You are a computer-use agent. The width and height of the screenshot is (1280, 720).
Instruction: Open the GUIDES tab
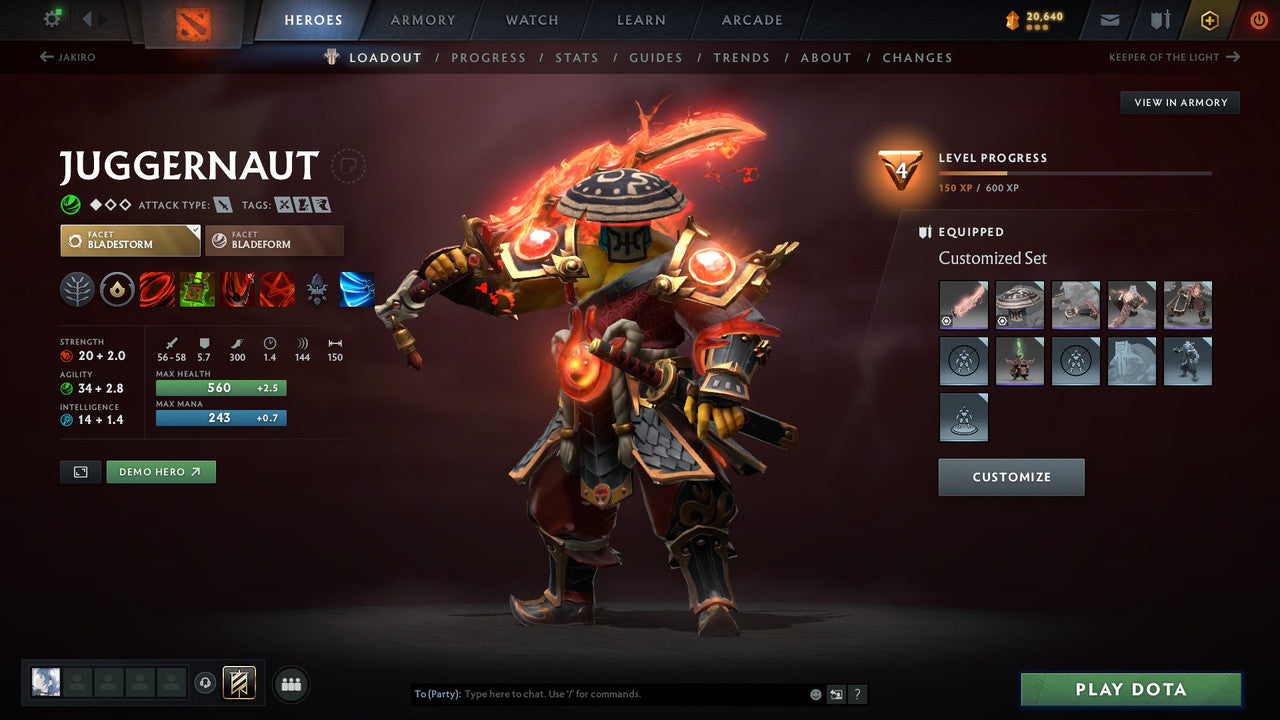(x=656, y=57)
